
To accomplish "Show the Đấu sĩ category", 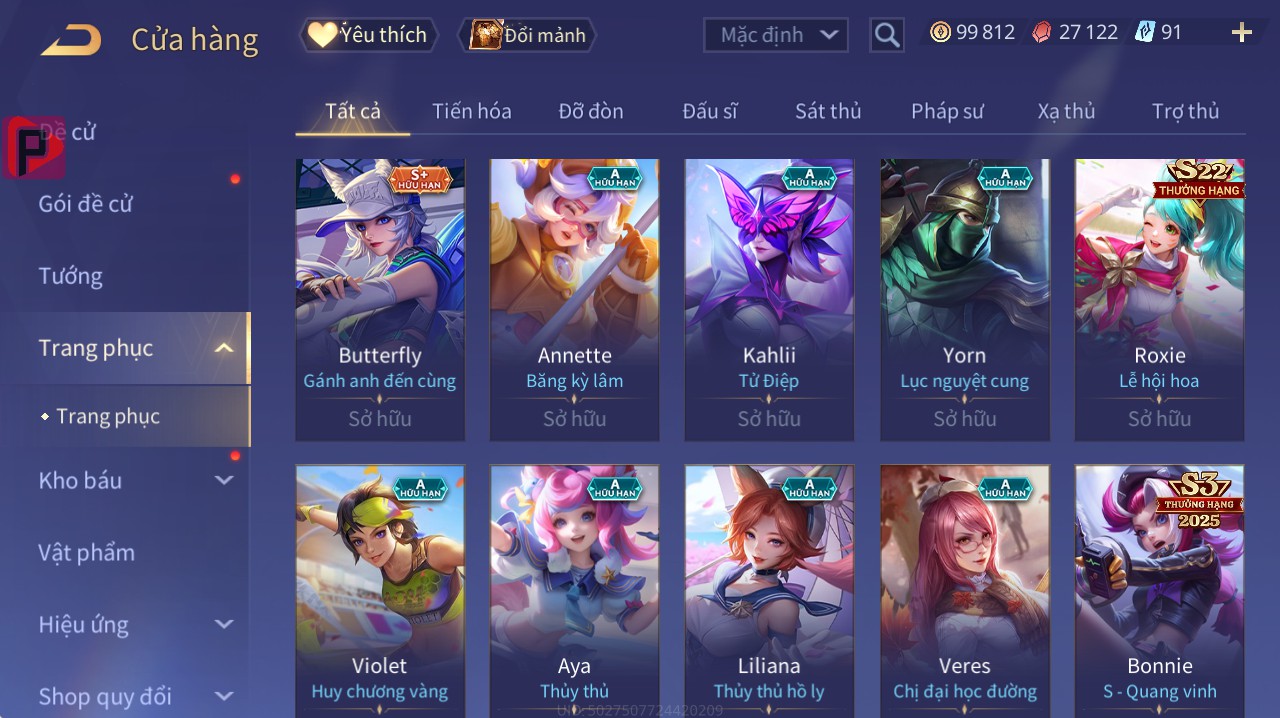I will pyautogui.click(x=709, y=111).
